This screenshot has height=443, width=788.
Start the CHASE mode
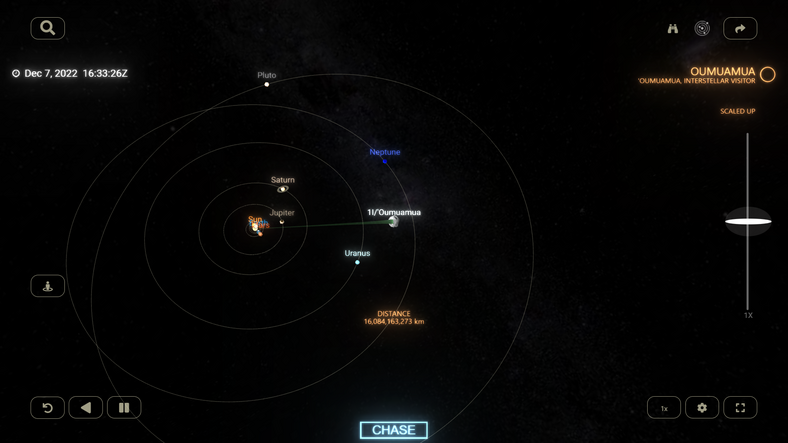coord(393,430)
